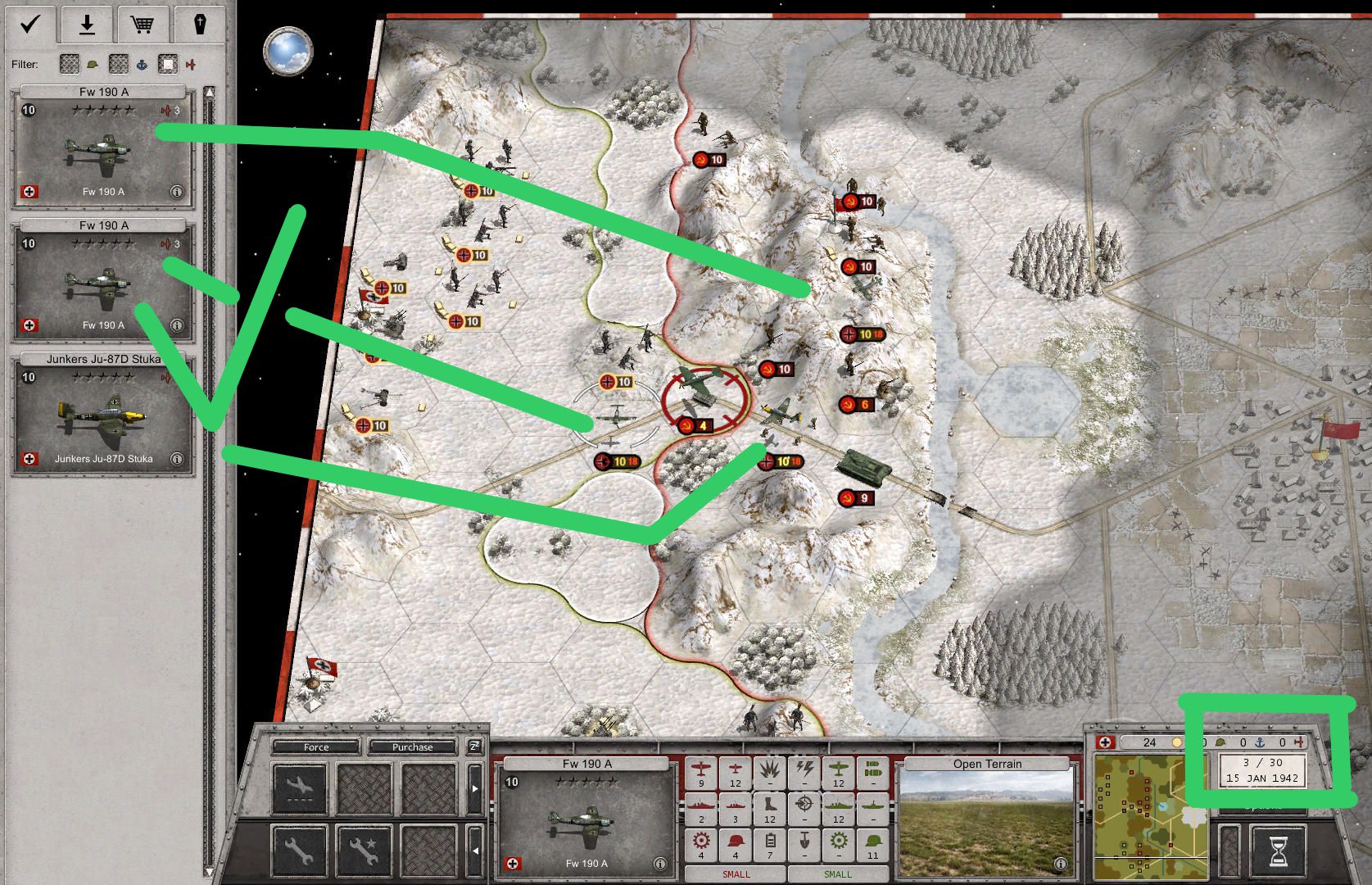Switch to the checkmark active units tab

pos(30,25)
